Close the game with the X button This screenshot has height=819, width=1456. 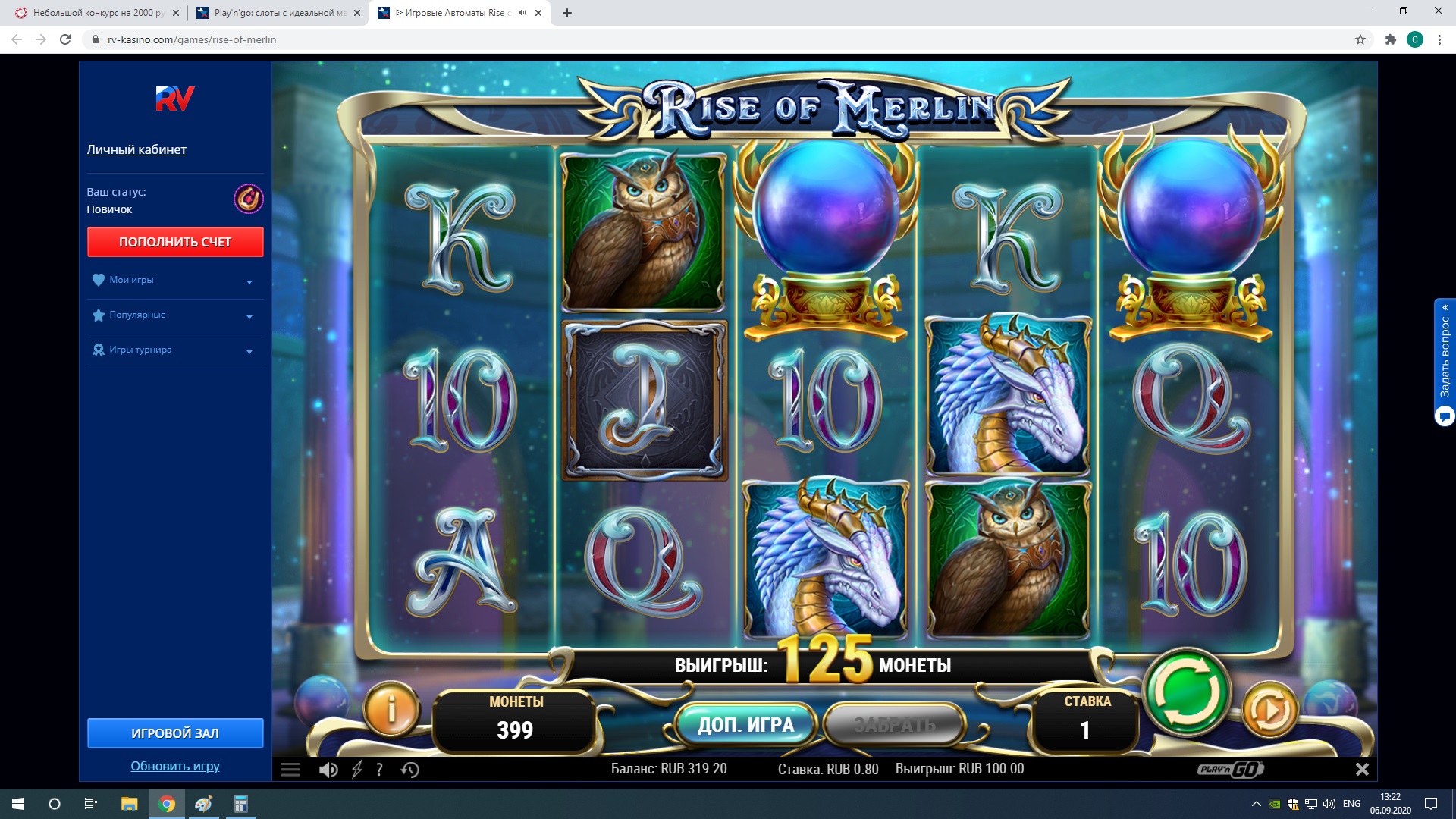point(1362,770)
